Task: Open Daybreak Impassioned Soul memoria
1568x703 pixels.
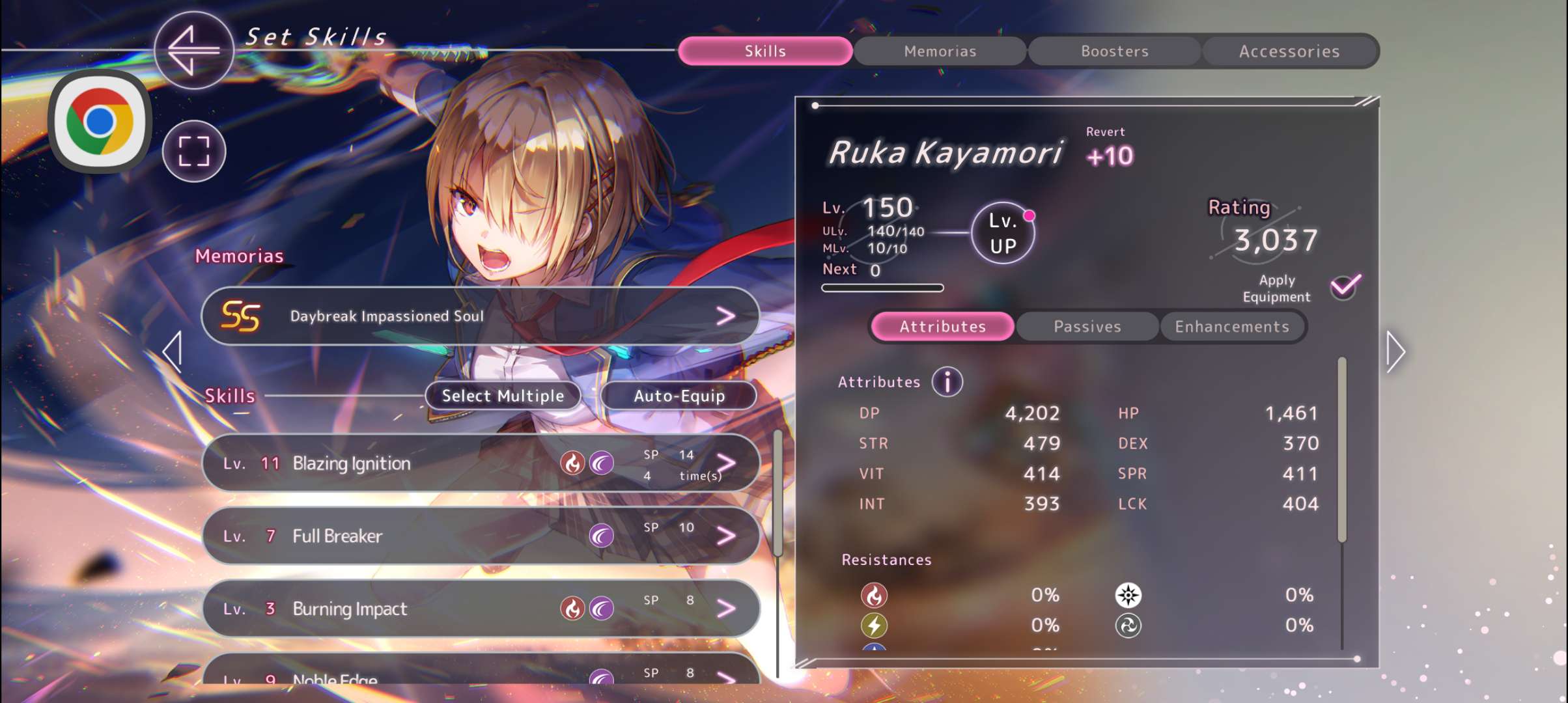Action: coord(481,316)
